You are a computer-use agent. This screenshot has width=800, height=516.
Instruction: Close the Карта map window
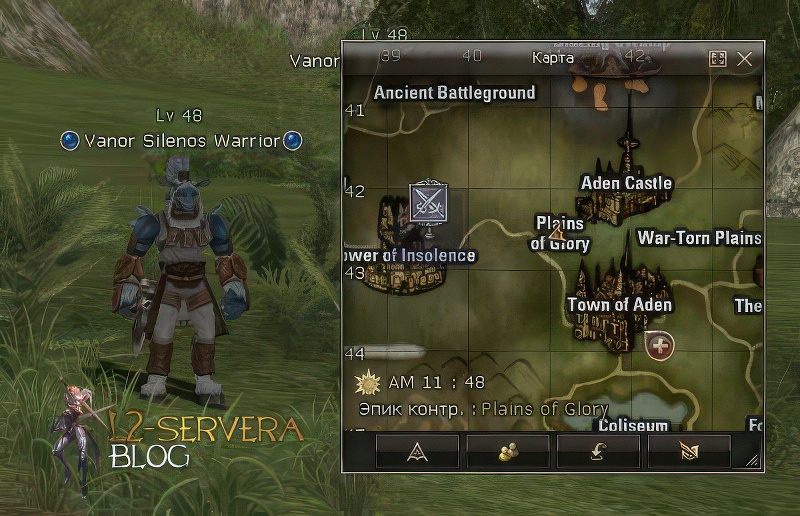[x=744, y=59]
